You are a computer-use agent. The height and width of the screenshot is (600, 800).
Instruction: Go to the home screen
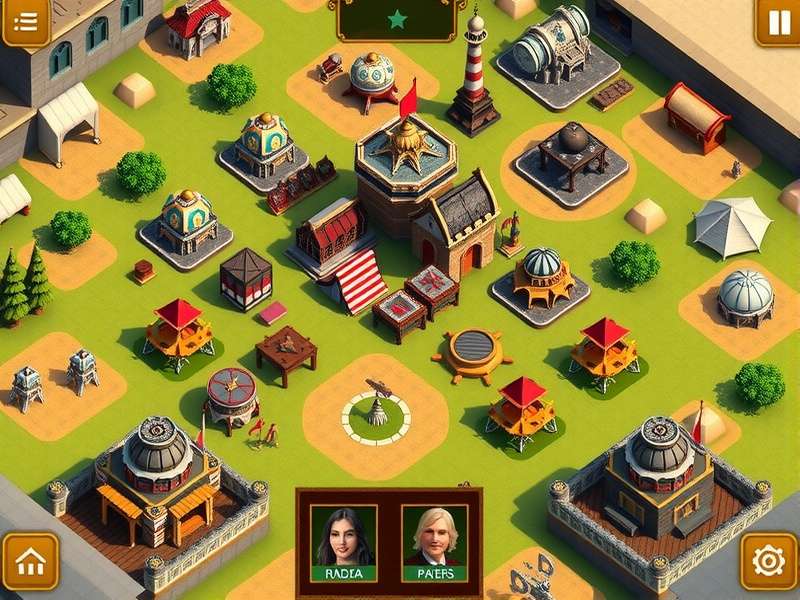pos(30,561)
